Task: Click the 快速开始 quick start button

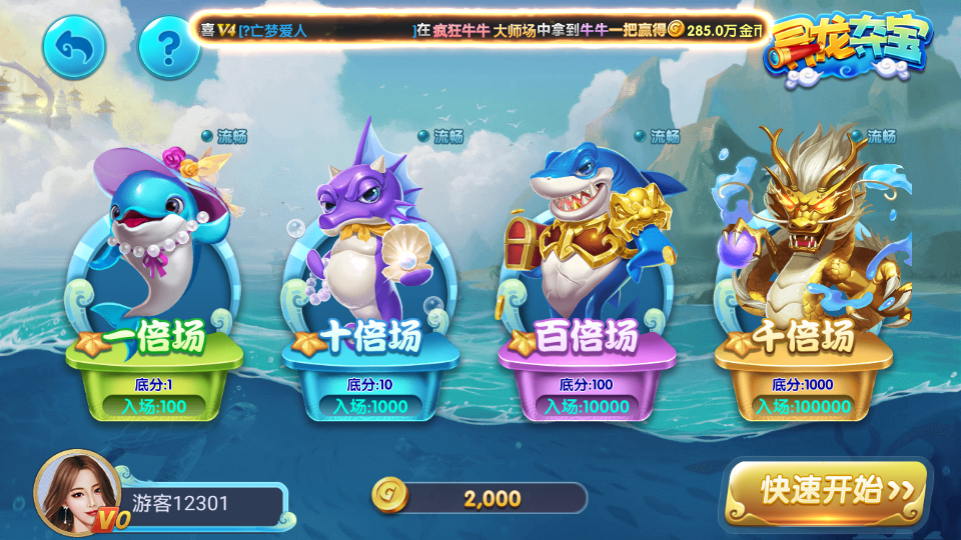Action: (825, 490)
